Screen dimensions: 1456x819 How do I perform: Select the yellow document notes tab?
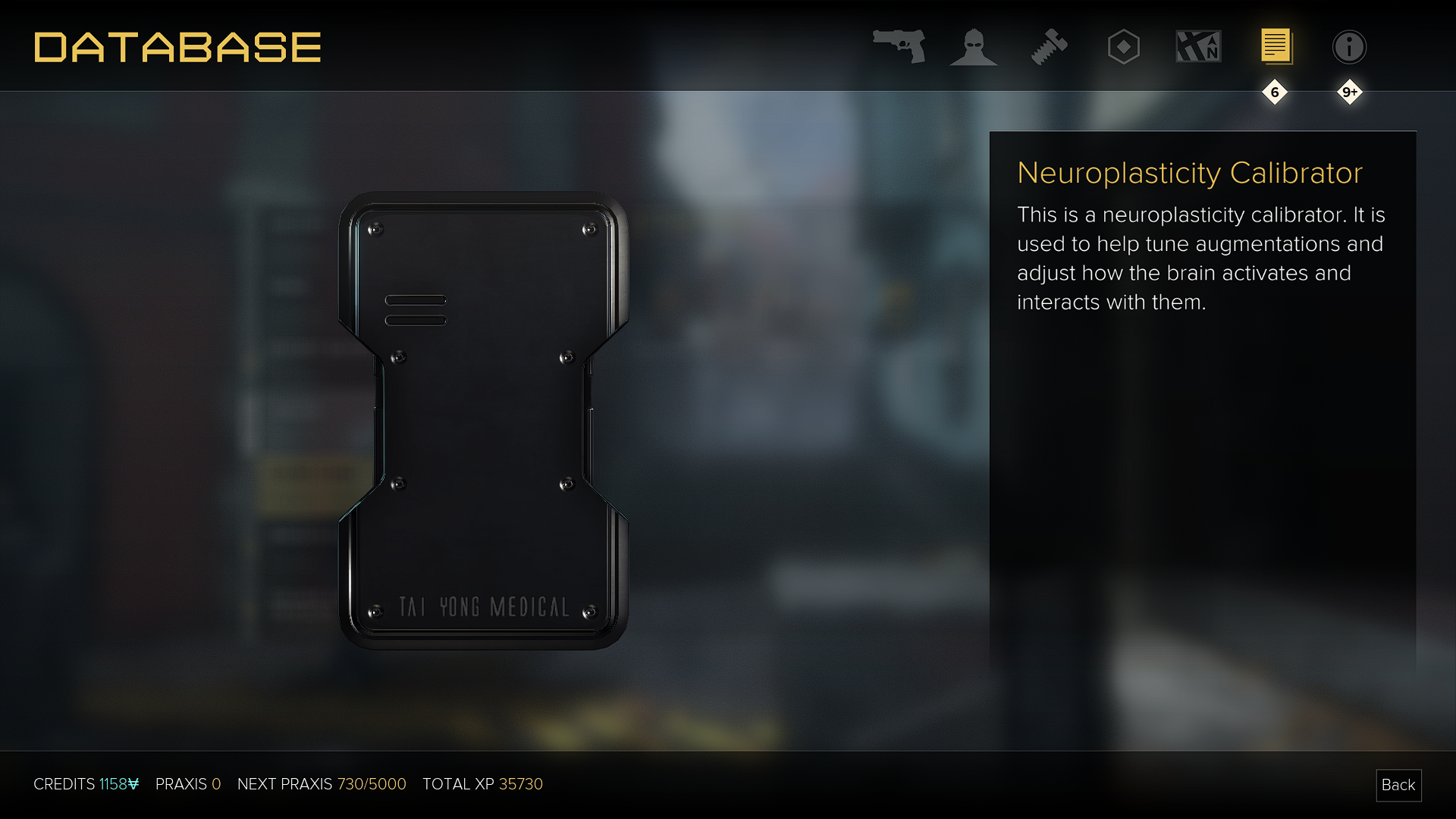[1276, 47]
